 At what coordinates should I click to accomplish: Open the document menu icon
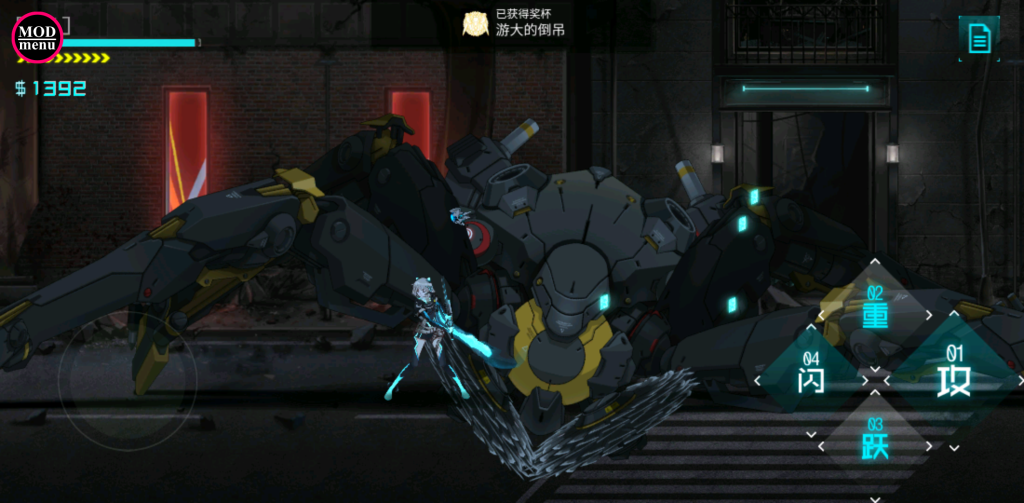coord(978,39)
